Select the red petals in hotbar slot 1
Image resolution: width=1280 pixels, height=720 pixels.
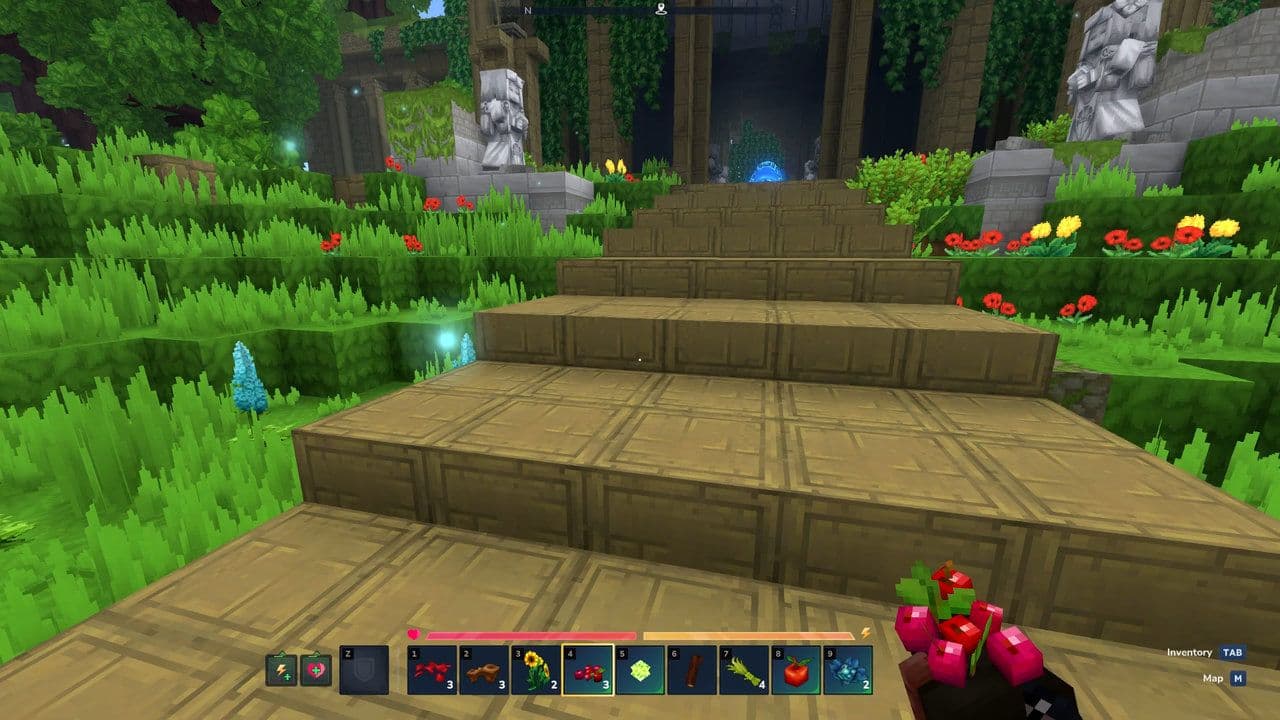[x=432, y=670]
